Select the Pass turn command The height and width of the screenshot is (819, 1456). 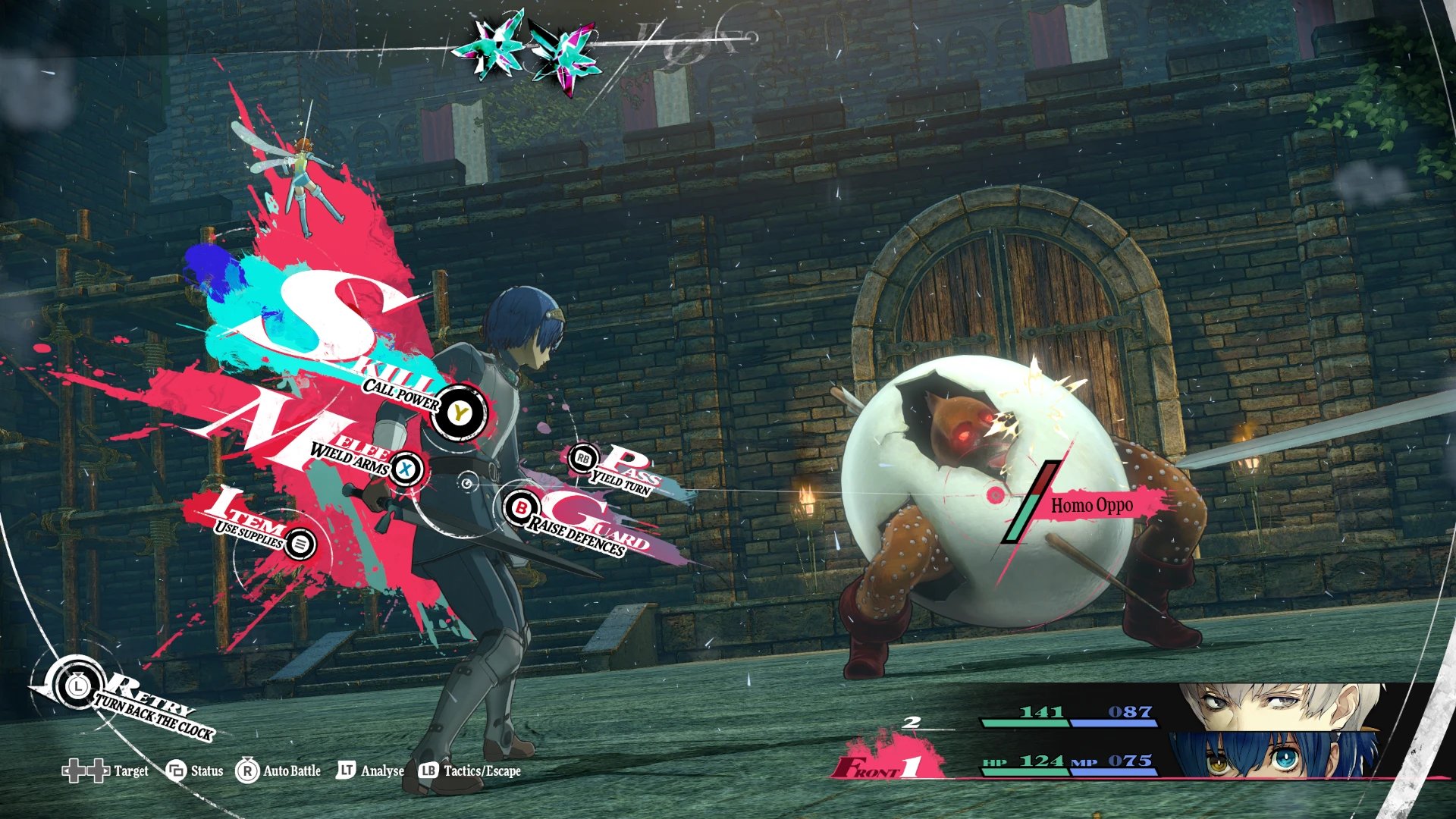coord(583,459)
